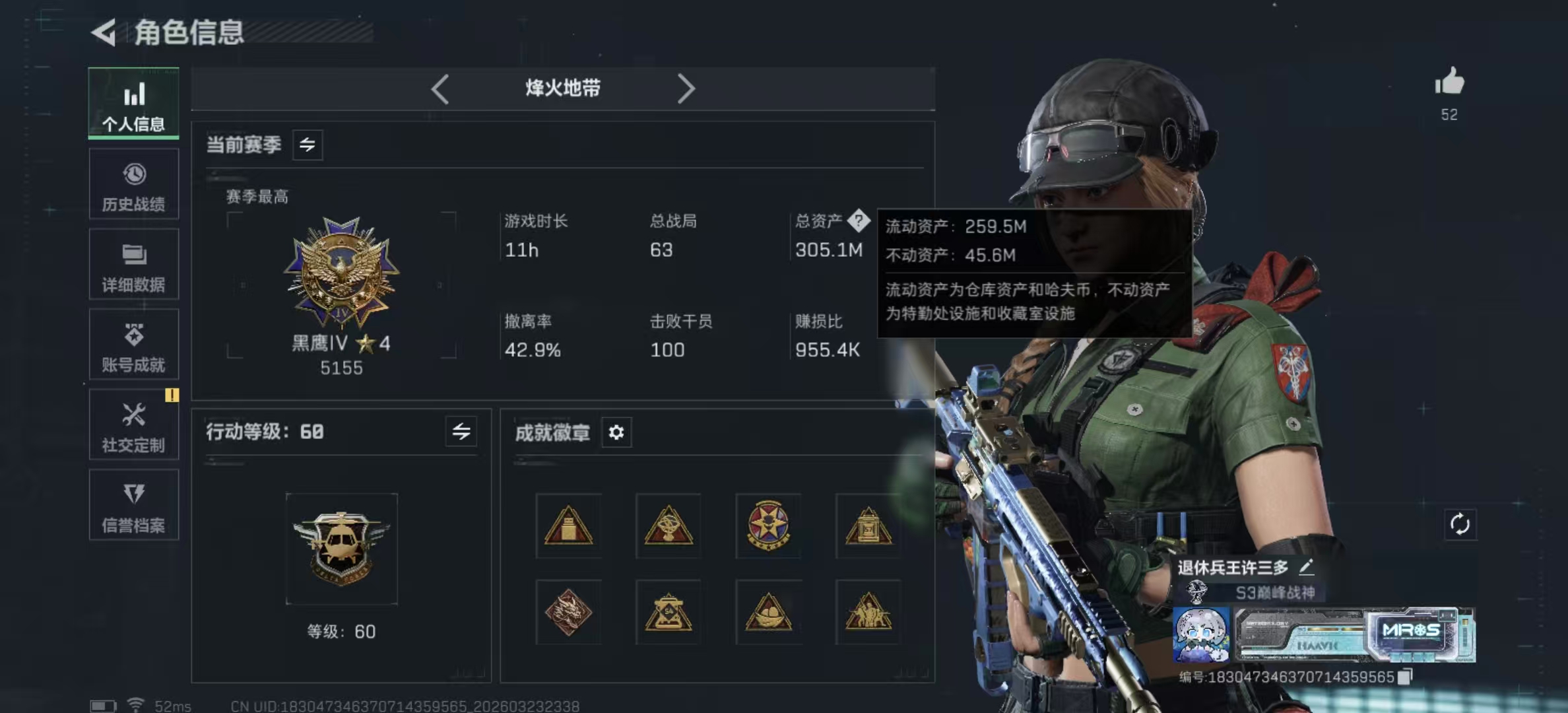
Task: Click the back arrow beside 角色信息
Action: tap(104, 31)
